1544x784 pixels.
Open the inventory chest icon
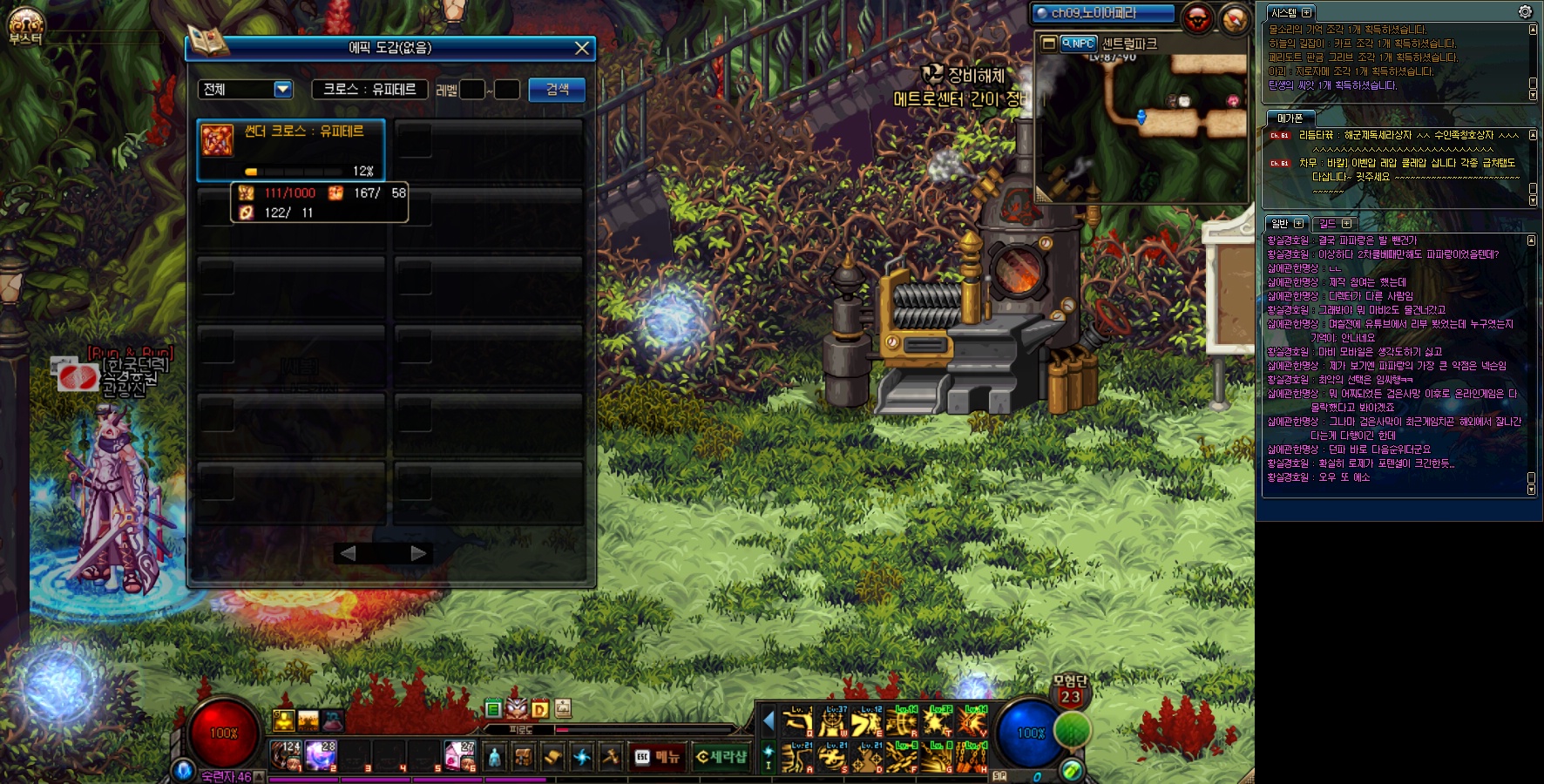point(523,757)
